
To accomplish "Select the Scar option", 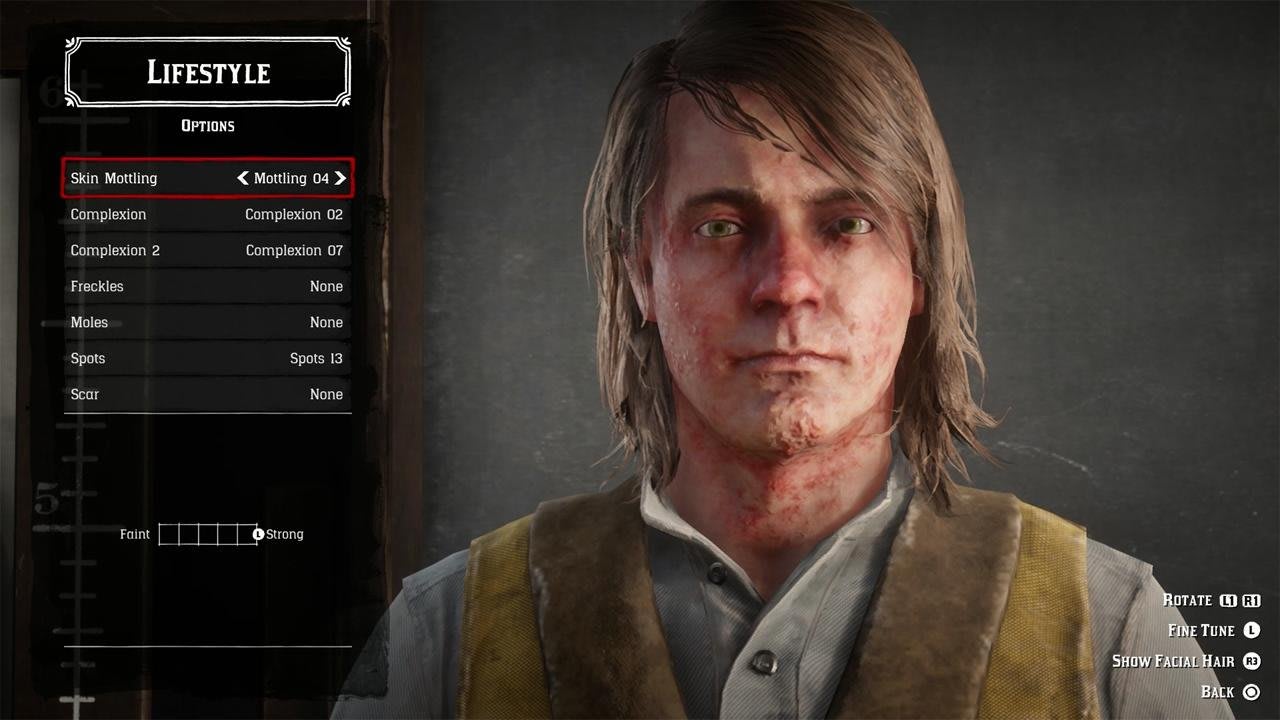I will pyautogui.click(x=207, y=394).
